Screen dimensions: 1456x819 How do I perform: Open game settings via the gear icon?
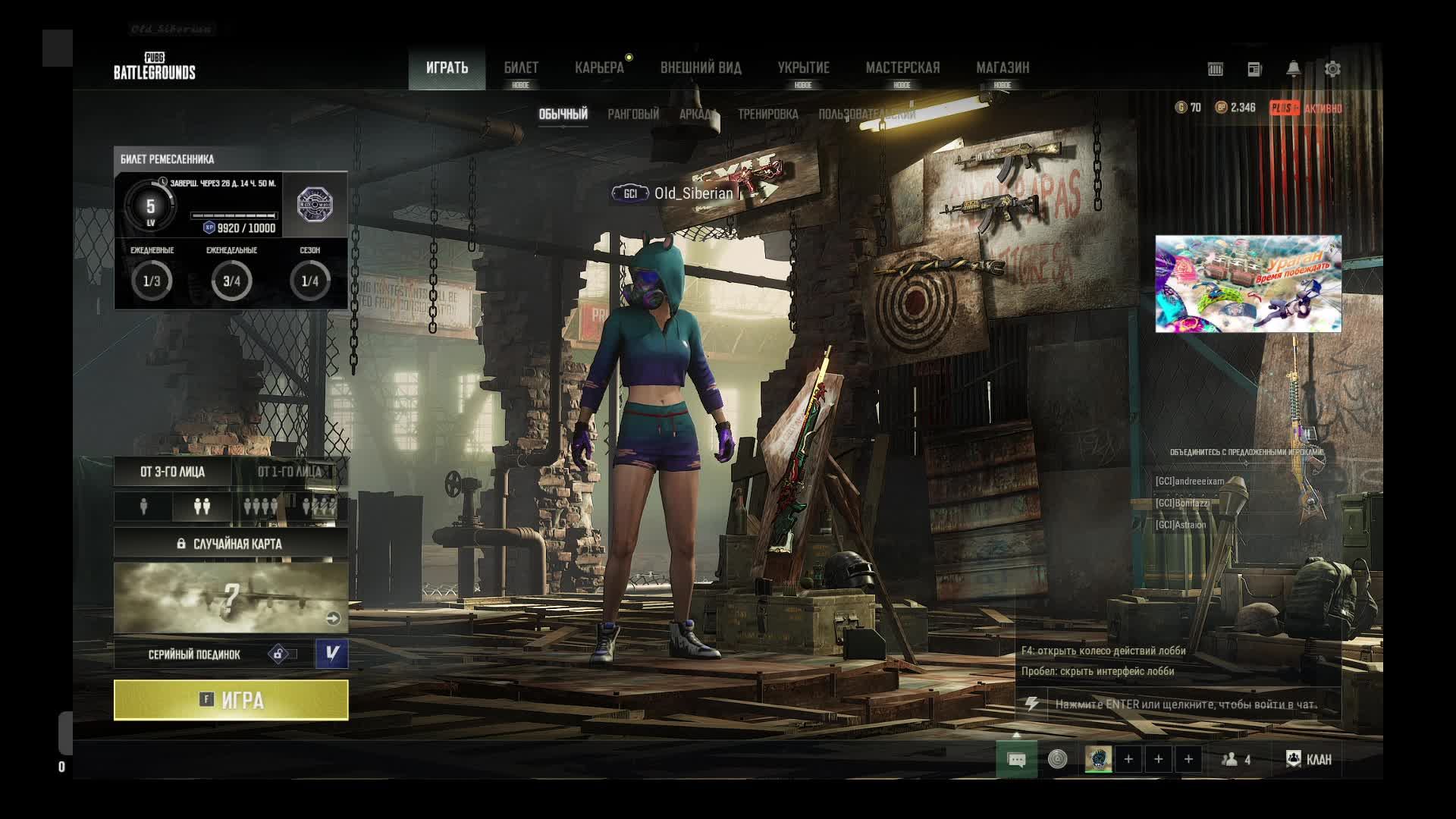[x=1332, y=69]
